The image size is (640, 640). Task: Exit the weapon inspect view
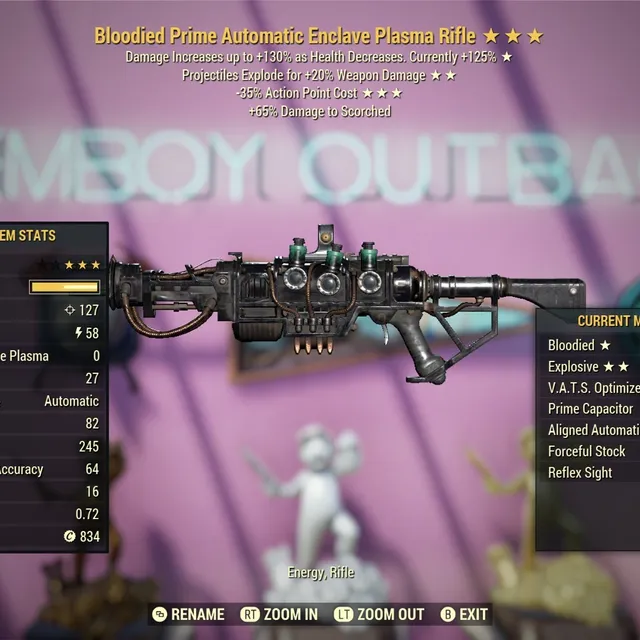pyautogui.click(x=464, y=614)
